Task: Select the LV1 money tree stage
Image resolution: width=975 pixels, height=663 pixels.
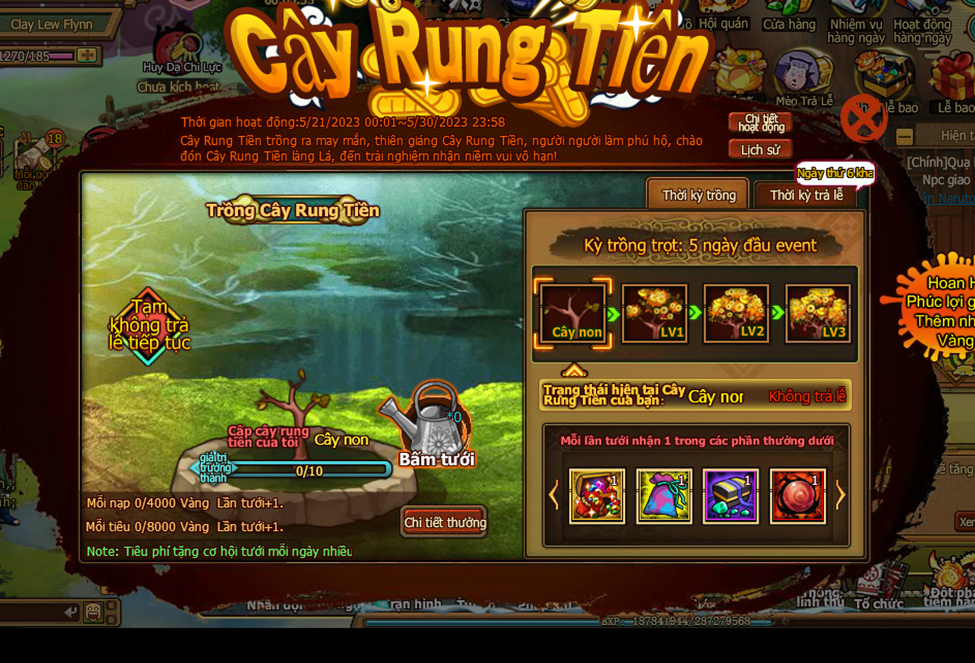Action: point(655,314)
